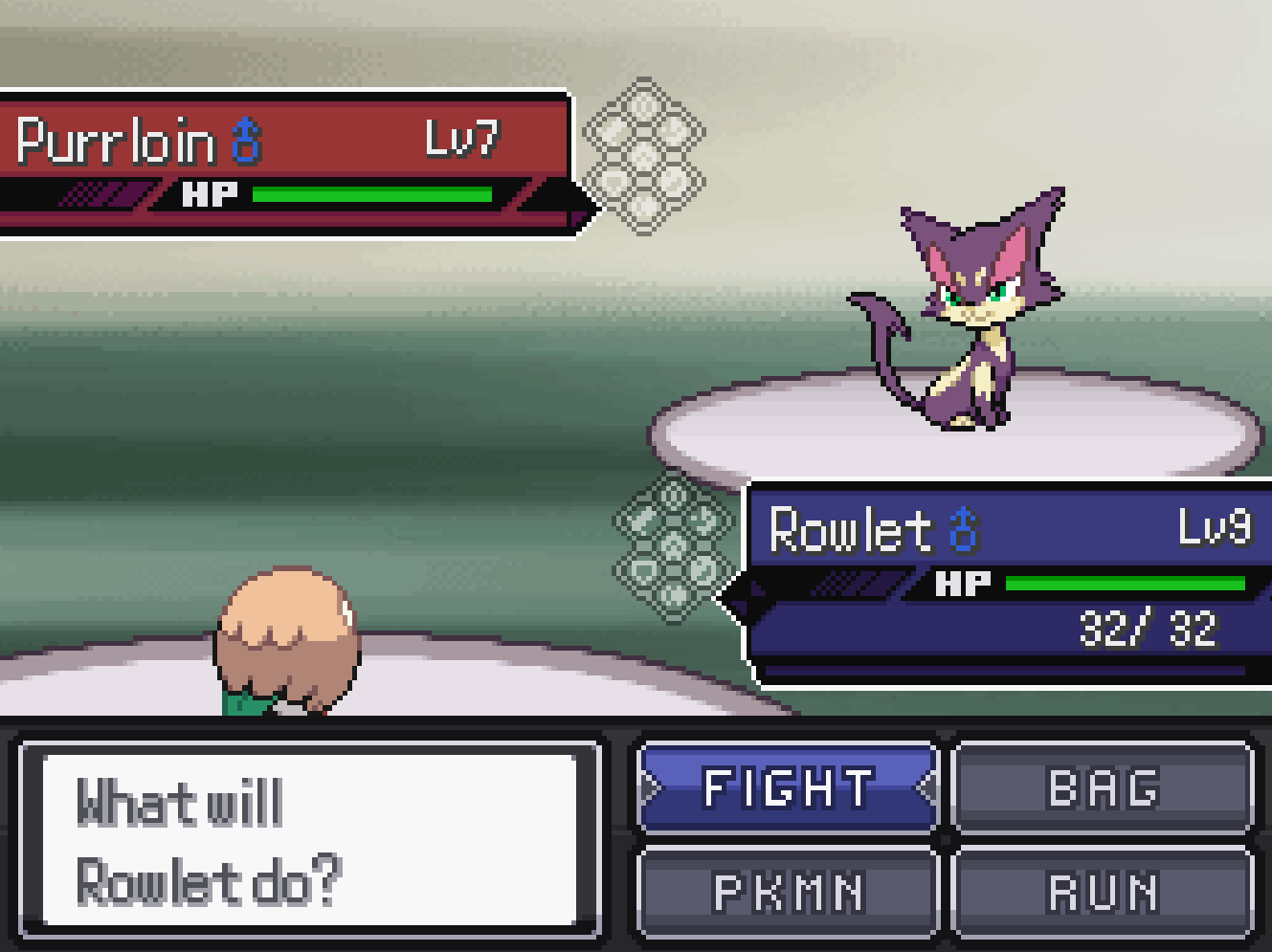Click RUN to flee the battle
The height and width of the screenshot is (952, 1272).
pyautogui.click(x=1103, y=892)
